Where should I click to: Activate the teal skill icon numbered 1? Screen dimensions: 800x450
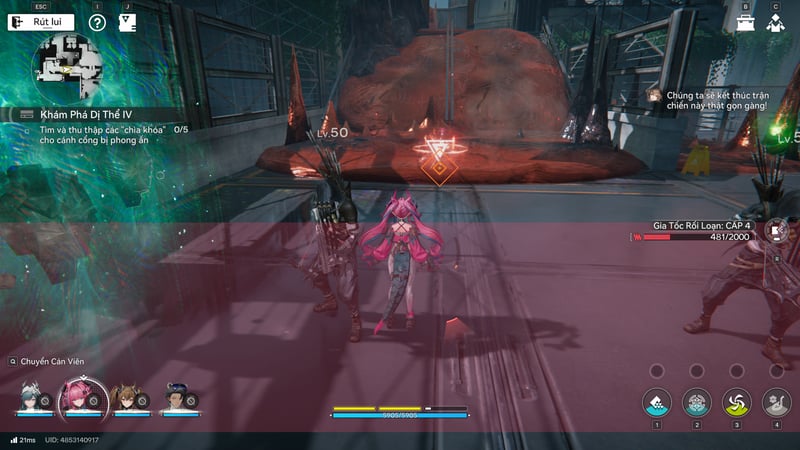657,402
